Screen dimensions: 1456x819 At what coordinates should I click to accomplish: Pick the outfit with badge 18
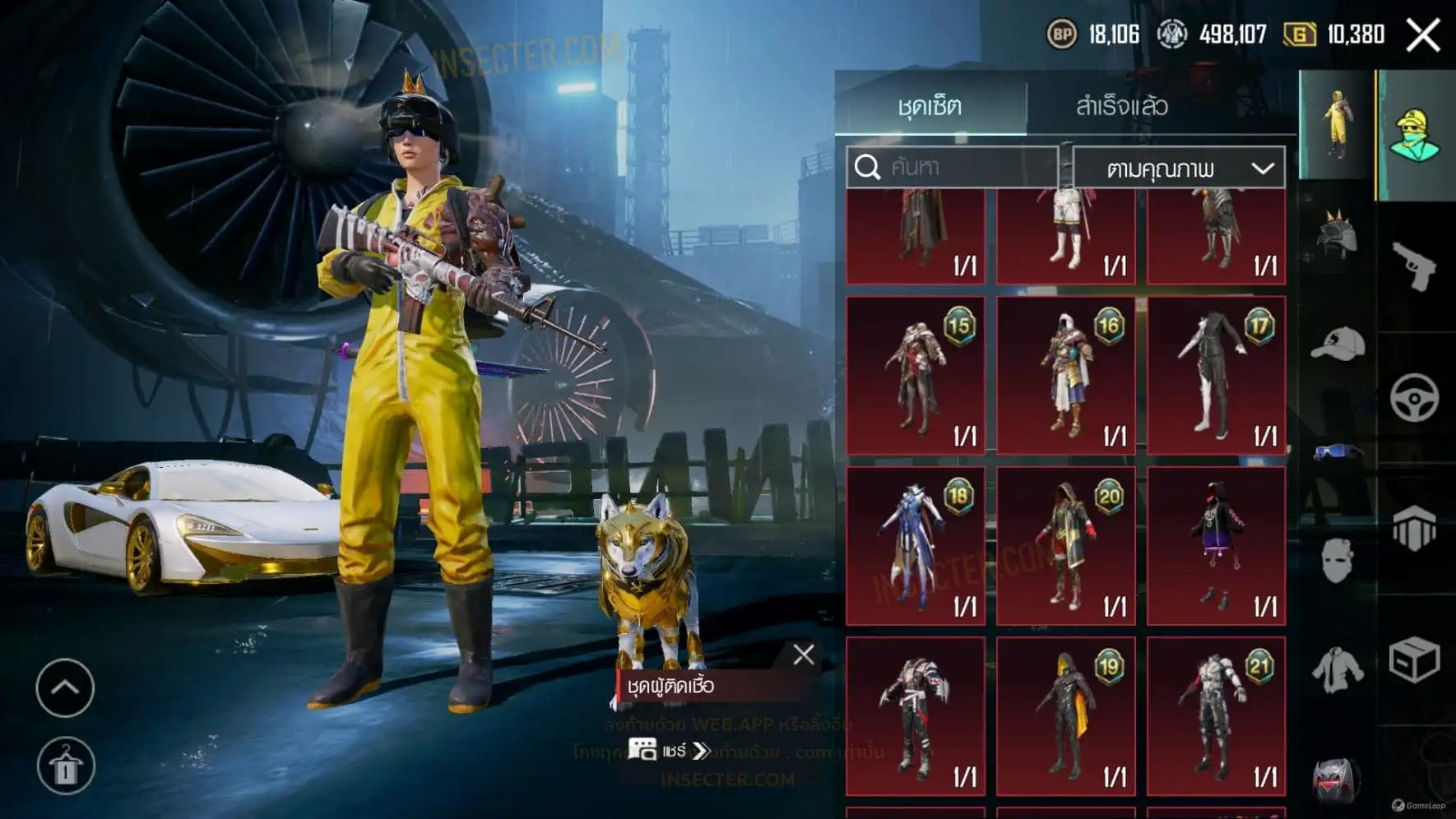click(x=916, y=546)
